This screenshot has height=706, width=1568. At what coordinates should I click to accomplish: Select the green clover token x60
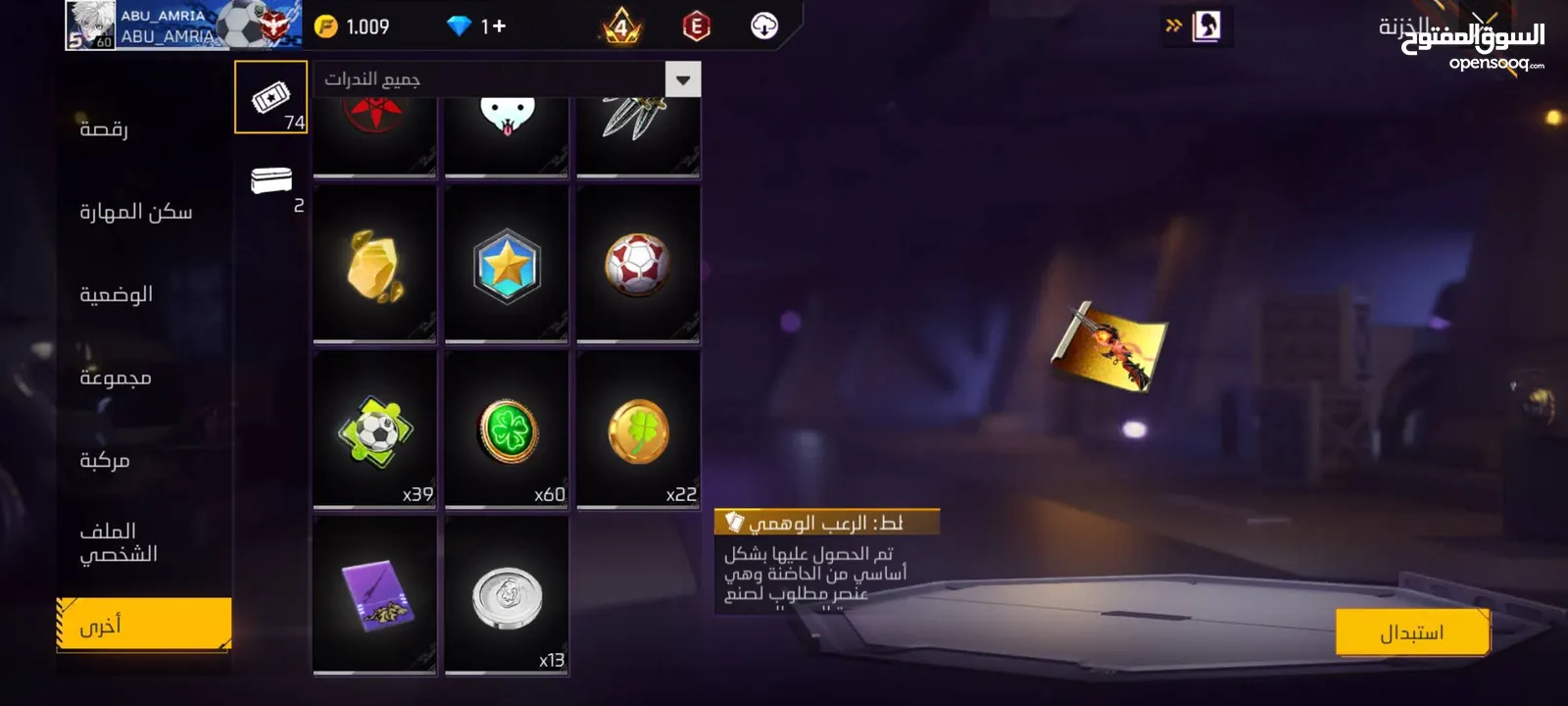(x=507, y=429)
